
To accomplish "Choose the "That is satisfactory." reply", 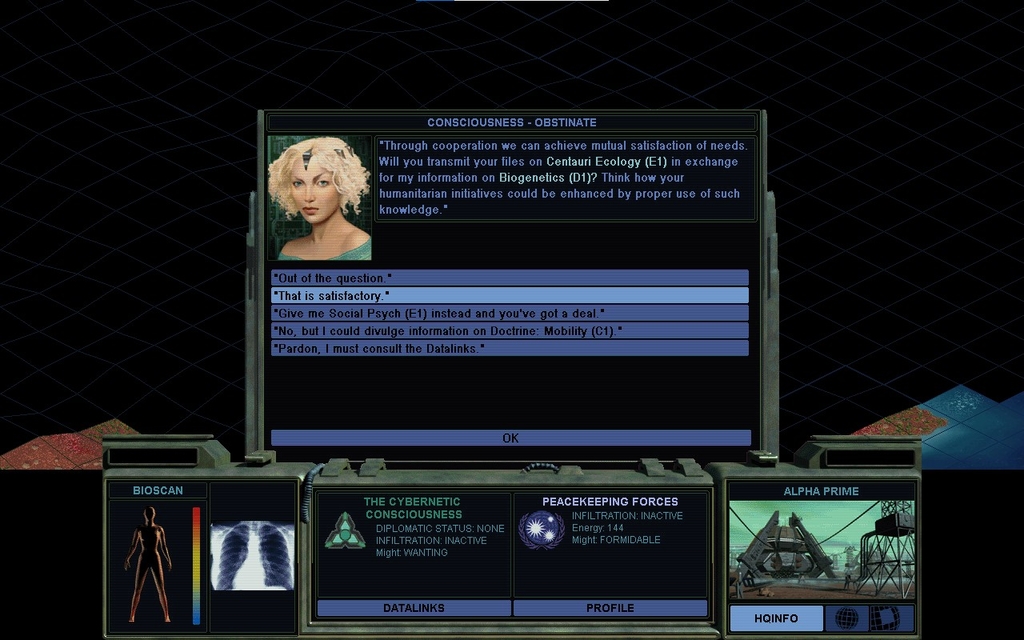I will [509, 295].
